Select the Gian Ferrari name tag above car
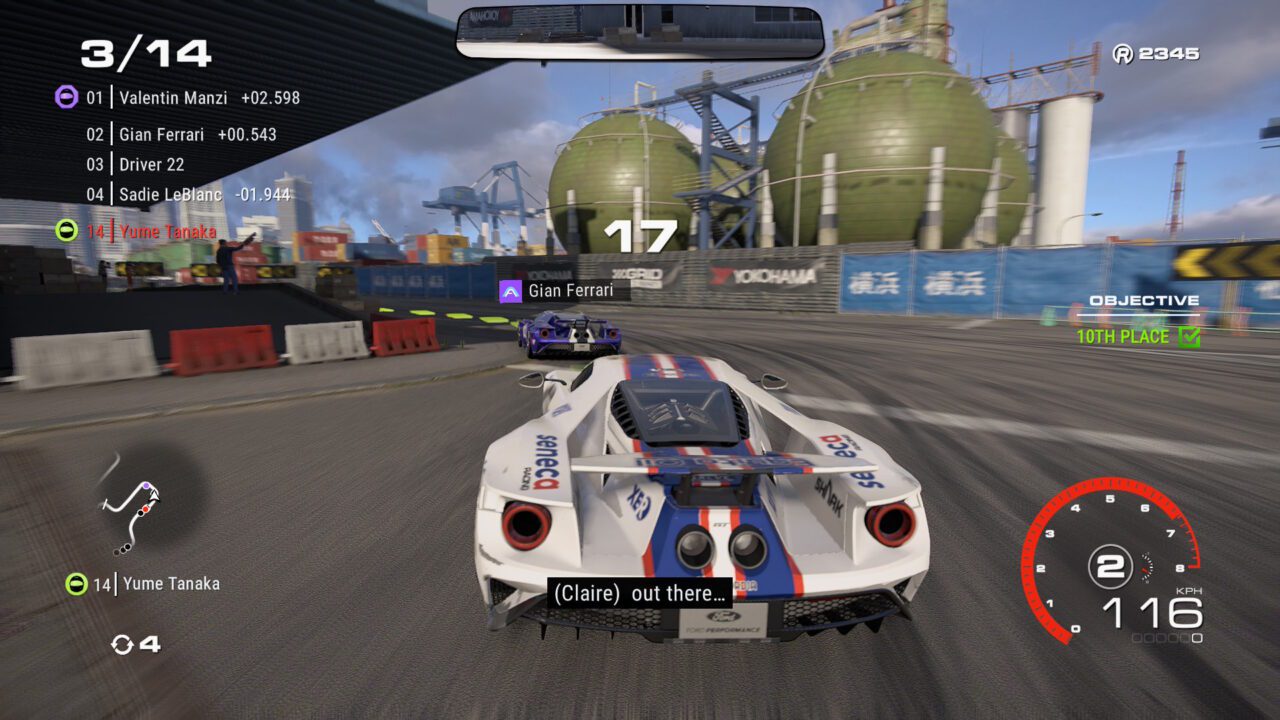Viewport: 1280px width, 720px height. coord(565,291)
